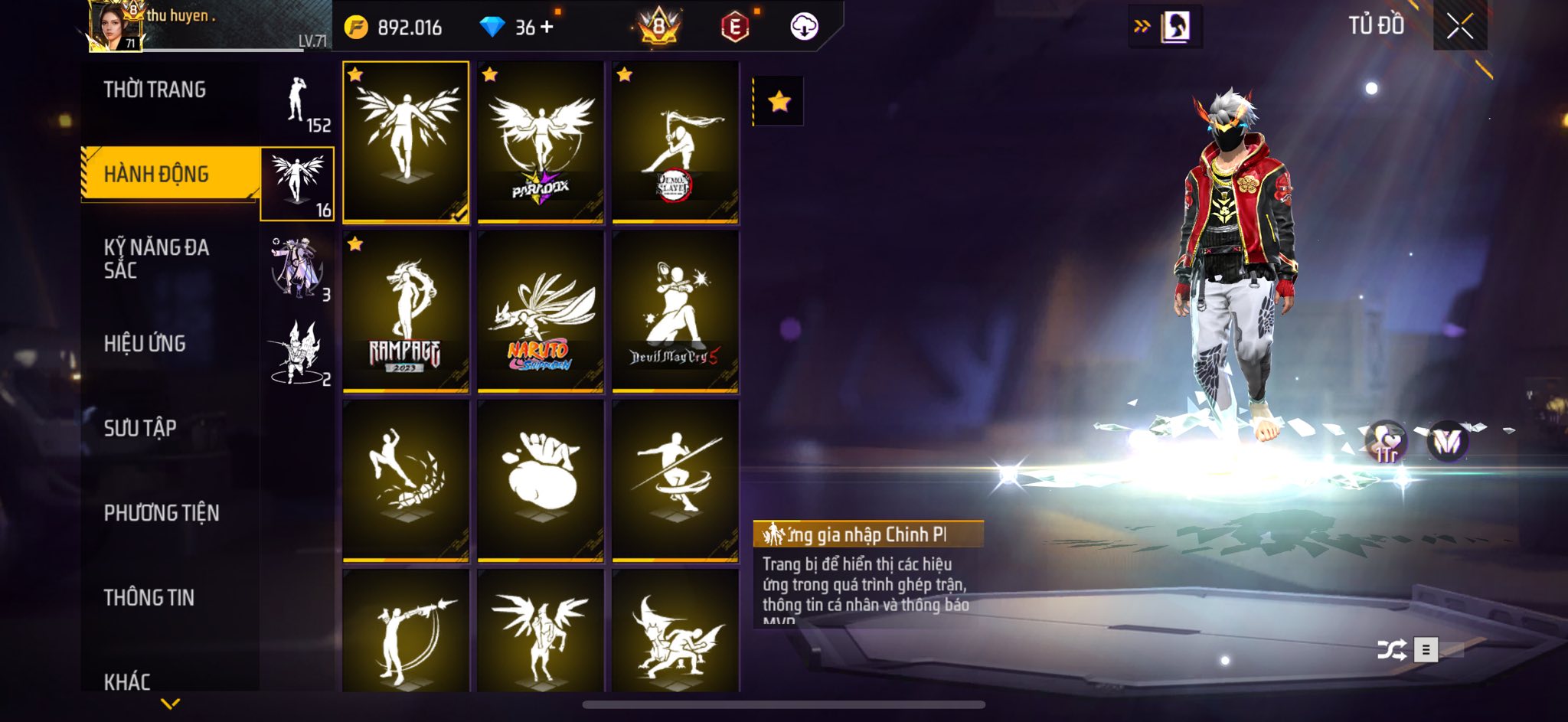Pick the Naruto Shippuden nine-tails emote
1568x722 pixels.
(x=541, y=312)
